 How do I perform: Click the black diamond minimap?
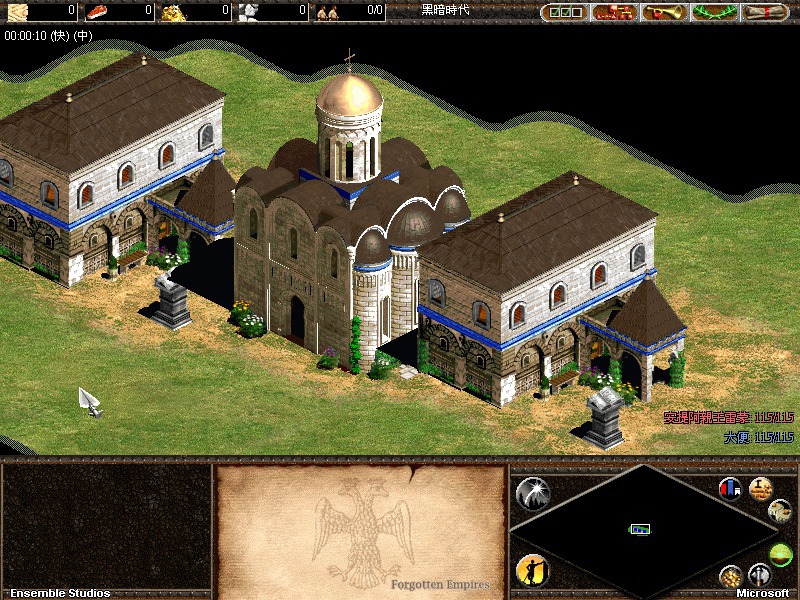coord(642,528)
